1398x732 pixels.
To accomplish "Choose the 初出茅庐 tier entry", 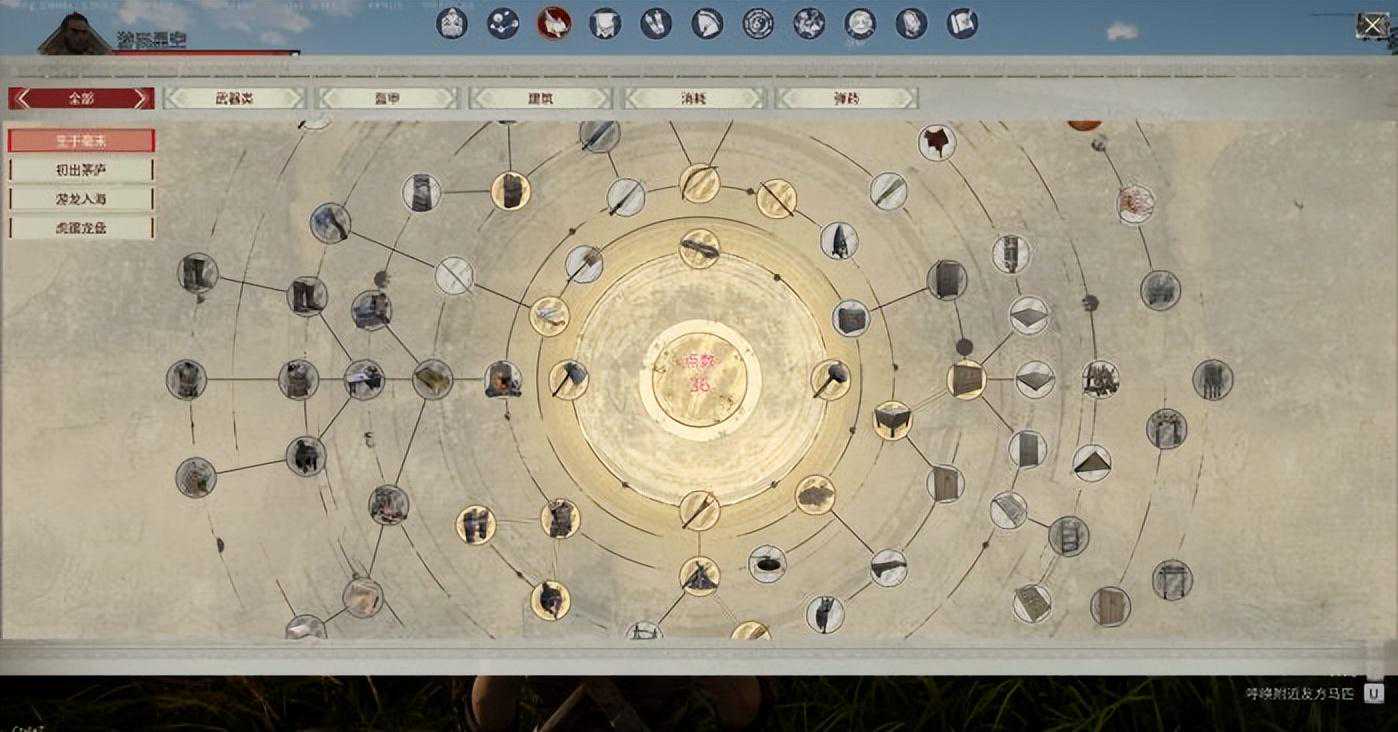I will tap(81, 170).
